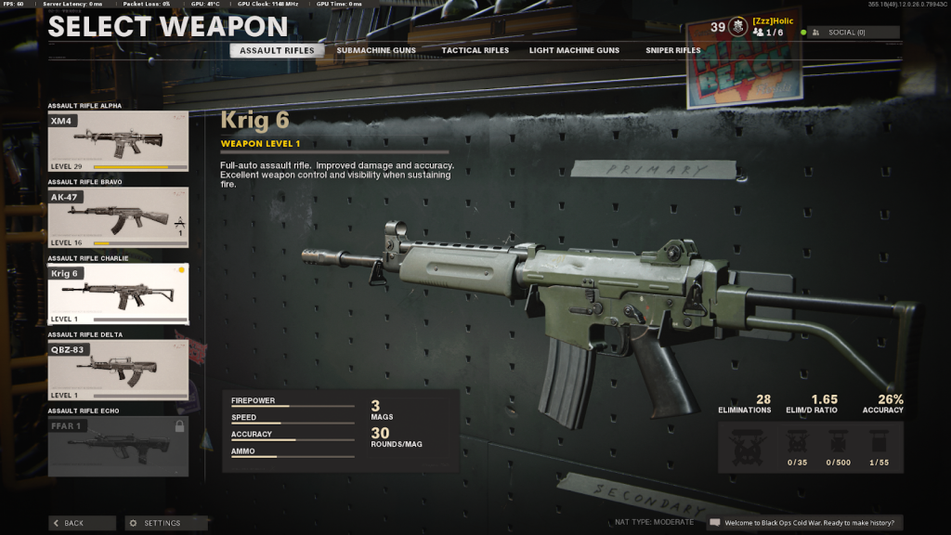951x535 pixels.
Task: Show the Light Machine Guns tab
Action: 574,50
